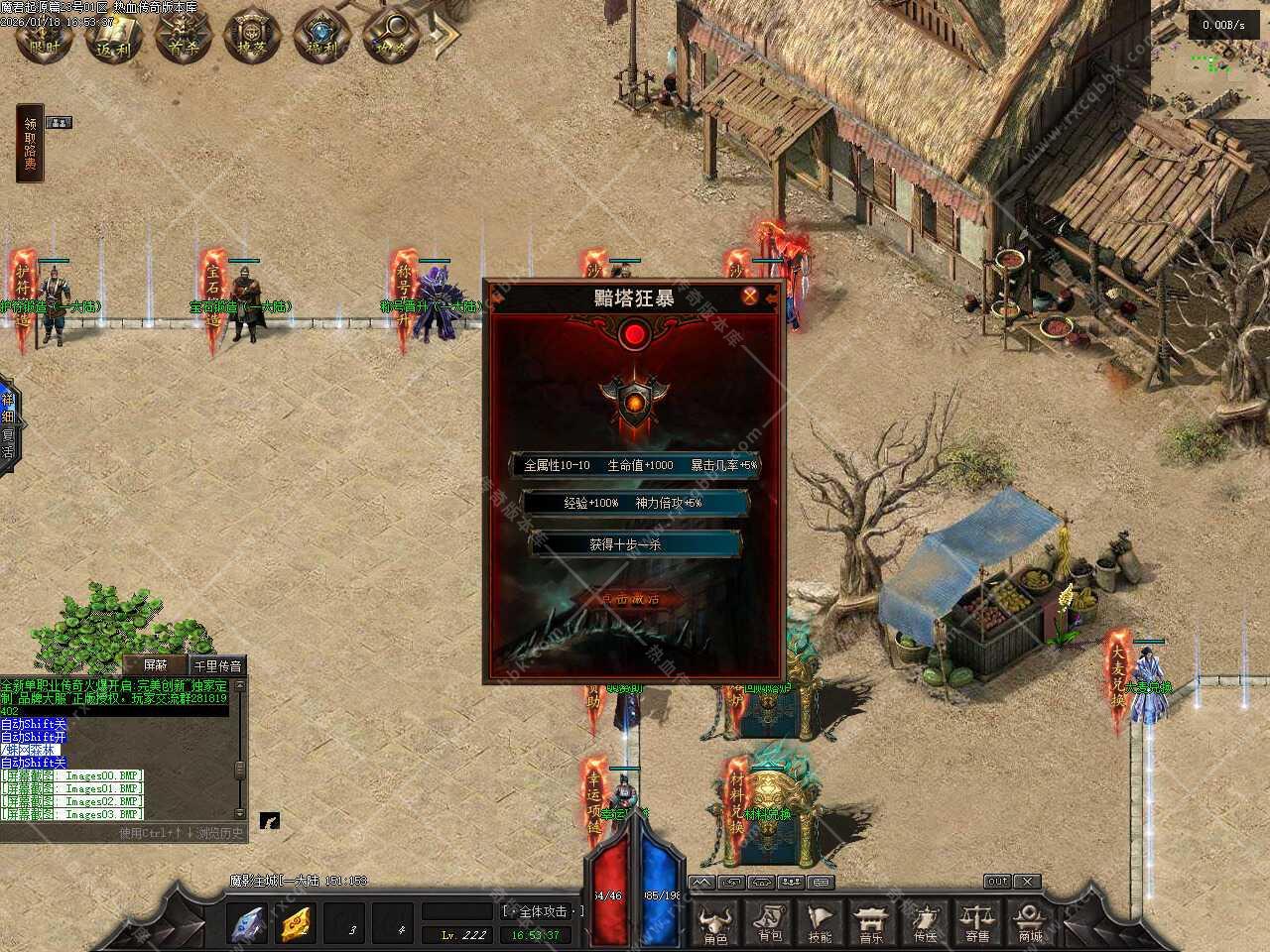Screen dimensions: 1270x952
Task: Open the 福利 welfare gem icon
Action: pyautogui.click(x=322, y=38)
